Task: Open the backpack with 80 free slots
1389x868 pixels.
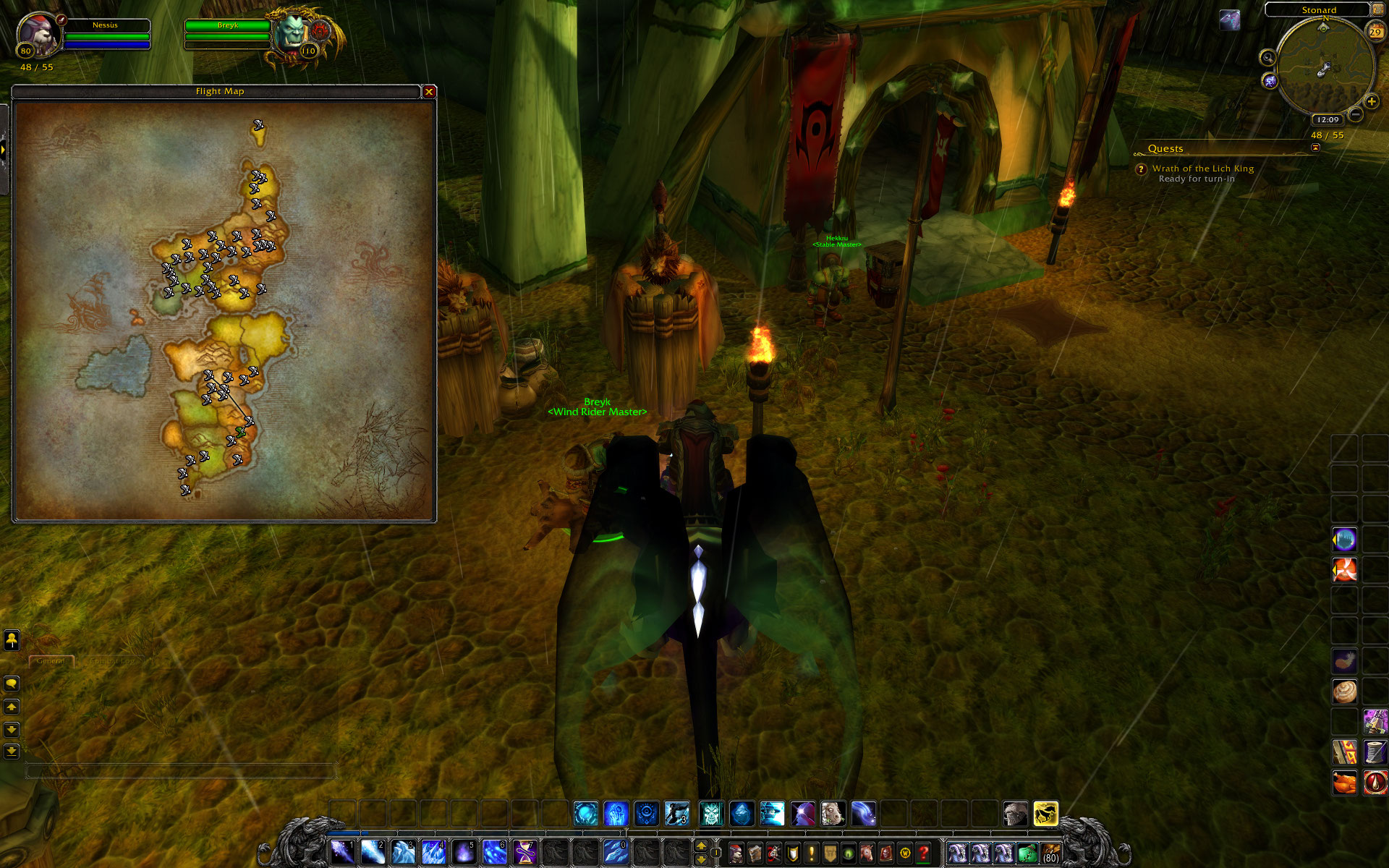Action: coord(1050,854)
